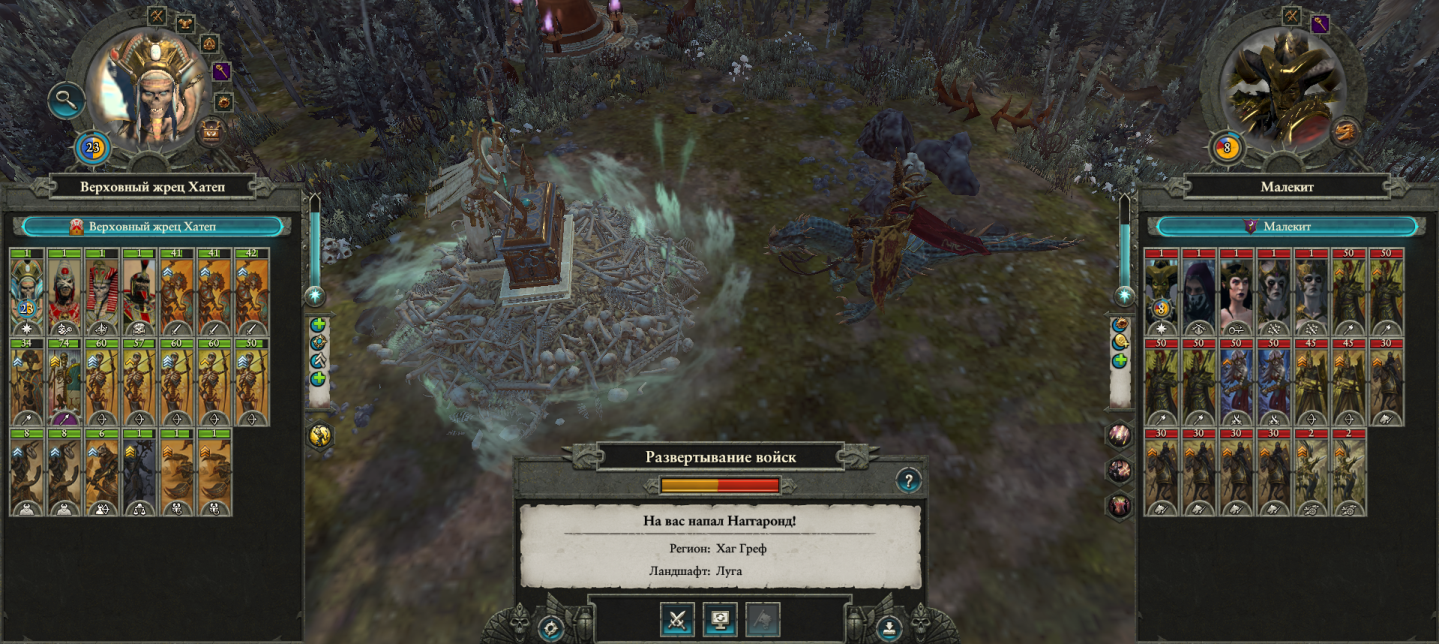Click the purple staff icon above Malekith's portrait
This screenshot has height=644, width=1439.
[1320, 22]
